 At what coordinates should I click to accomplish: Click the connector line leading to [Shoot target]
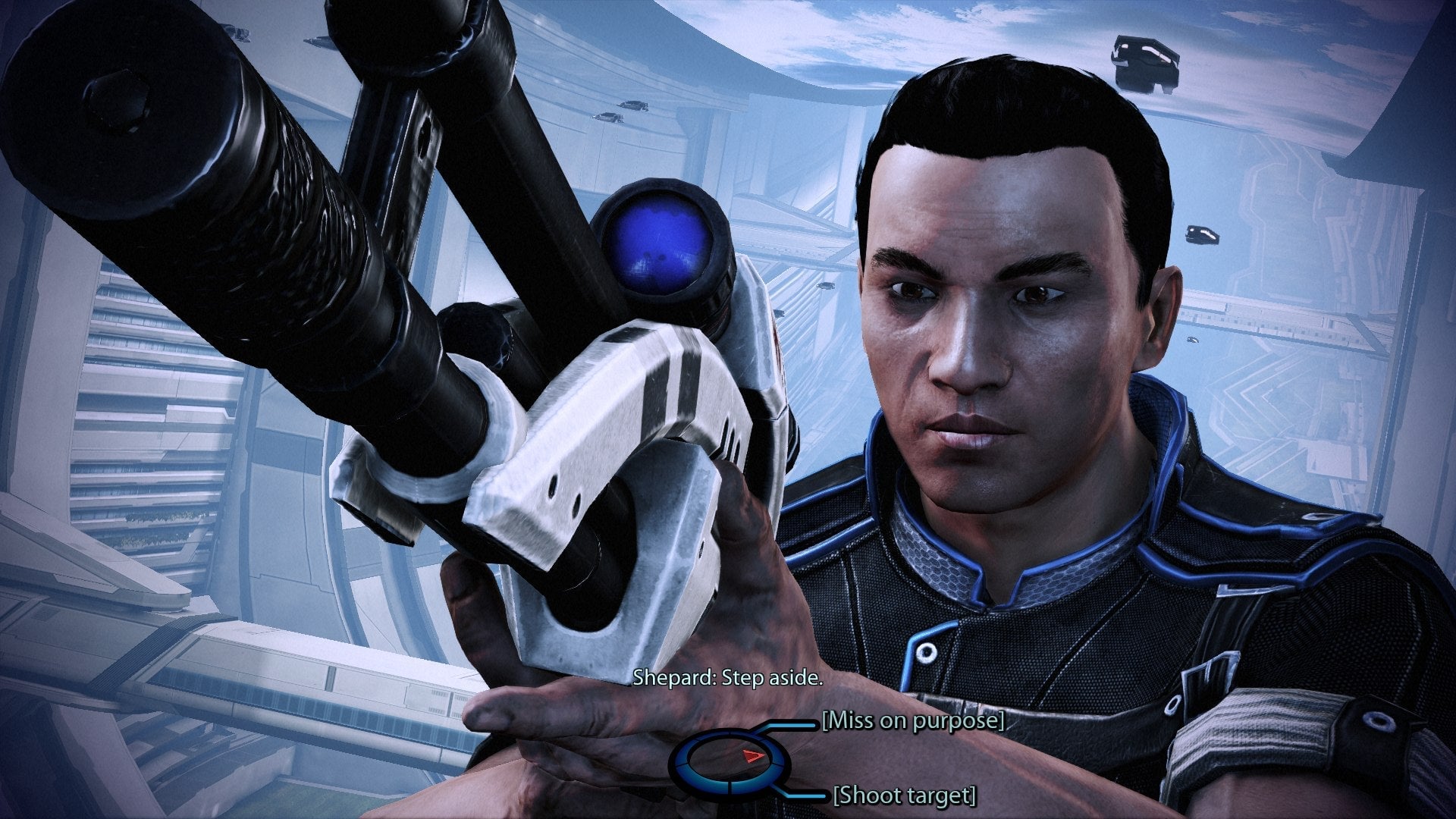(807, 796)
